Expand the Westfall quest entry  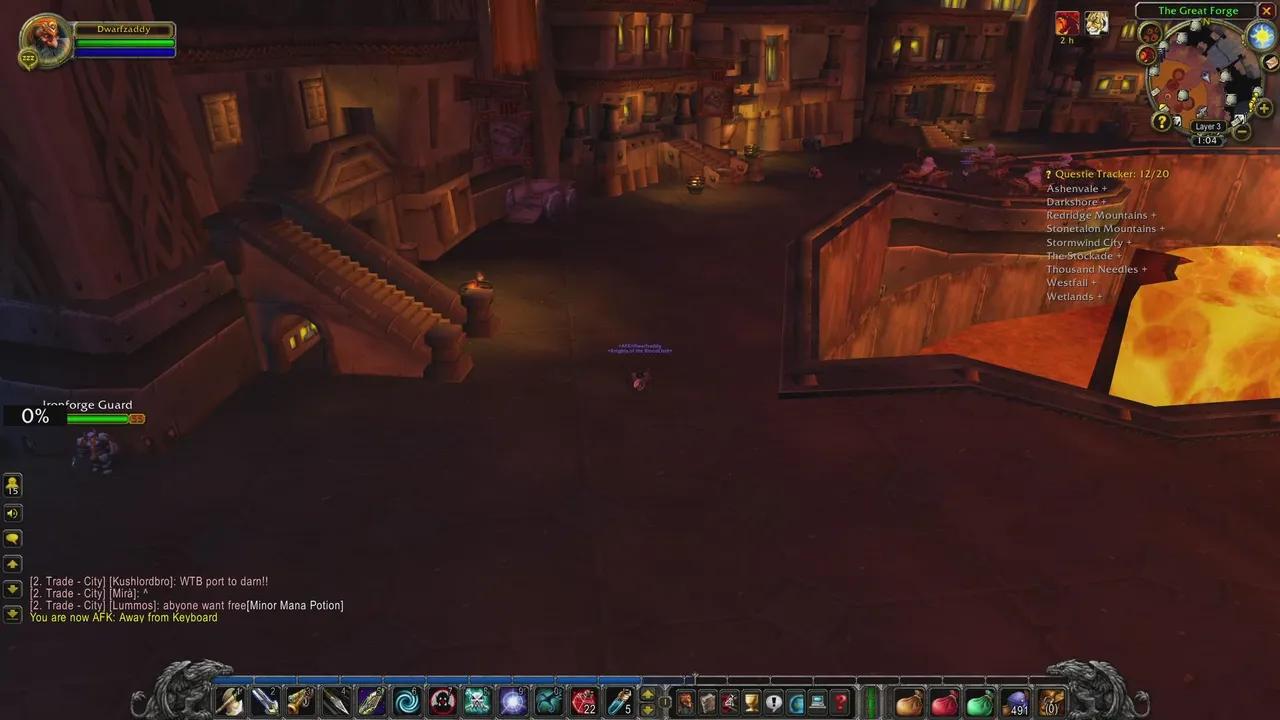pyautogui.click(x=1070, y=282)
